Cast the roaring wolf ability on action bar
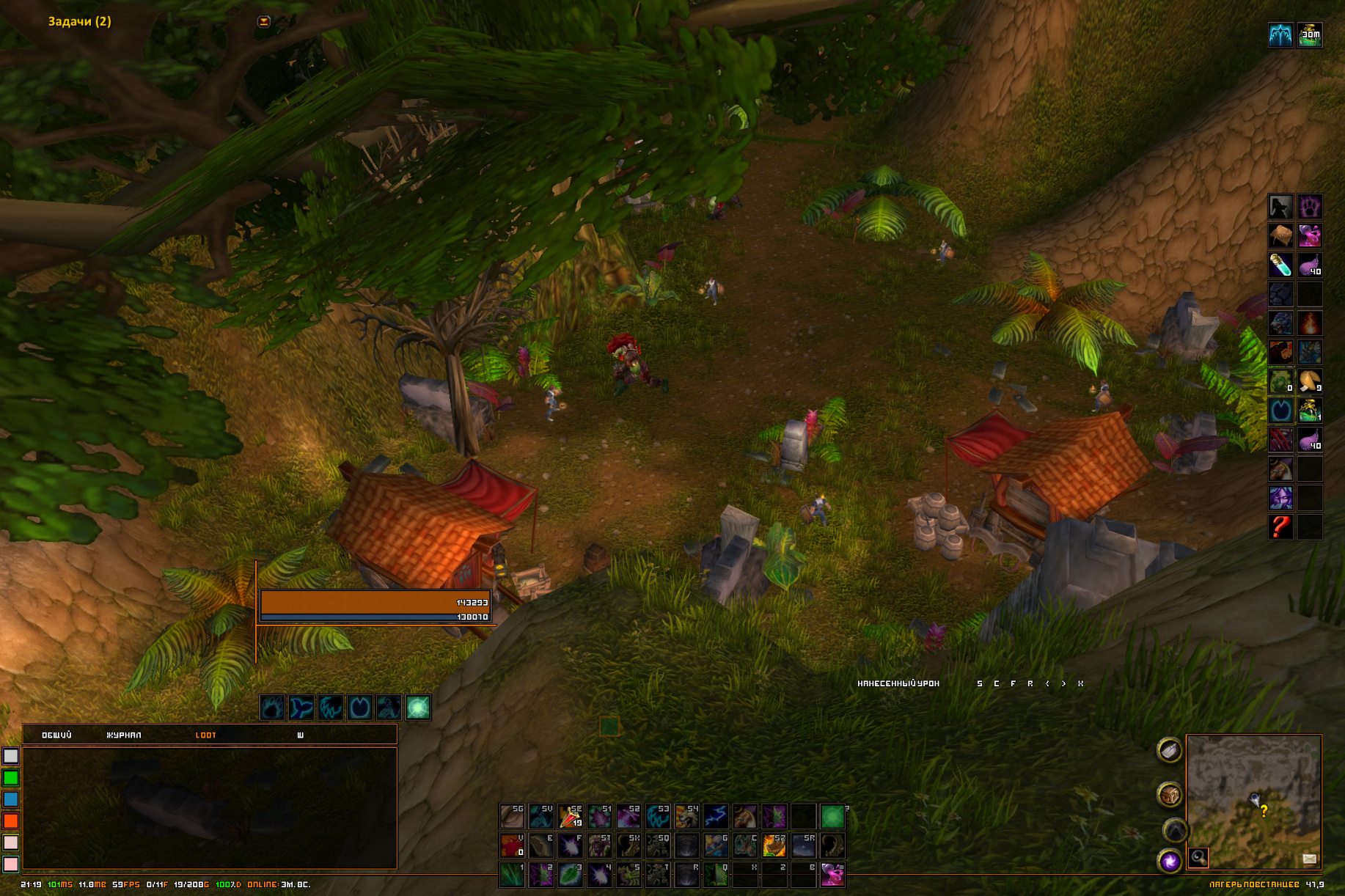Image resolution: width=1345 pixels, height=896 pixels. pos(686,815)
